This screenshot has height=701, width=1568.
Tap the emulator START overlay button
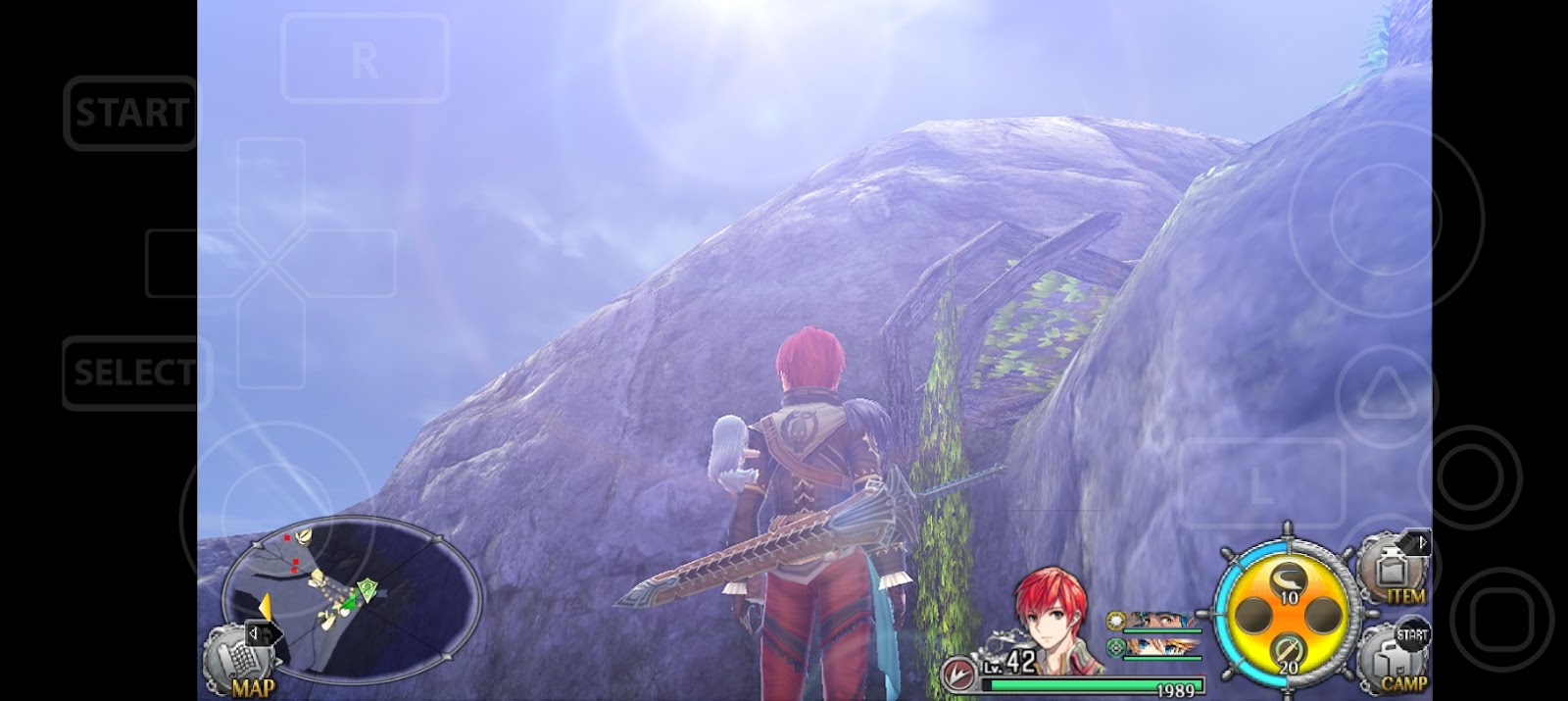[x=130, y=113]
